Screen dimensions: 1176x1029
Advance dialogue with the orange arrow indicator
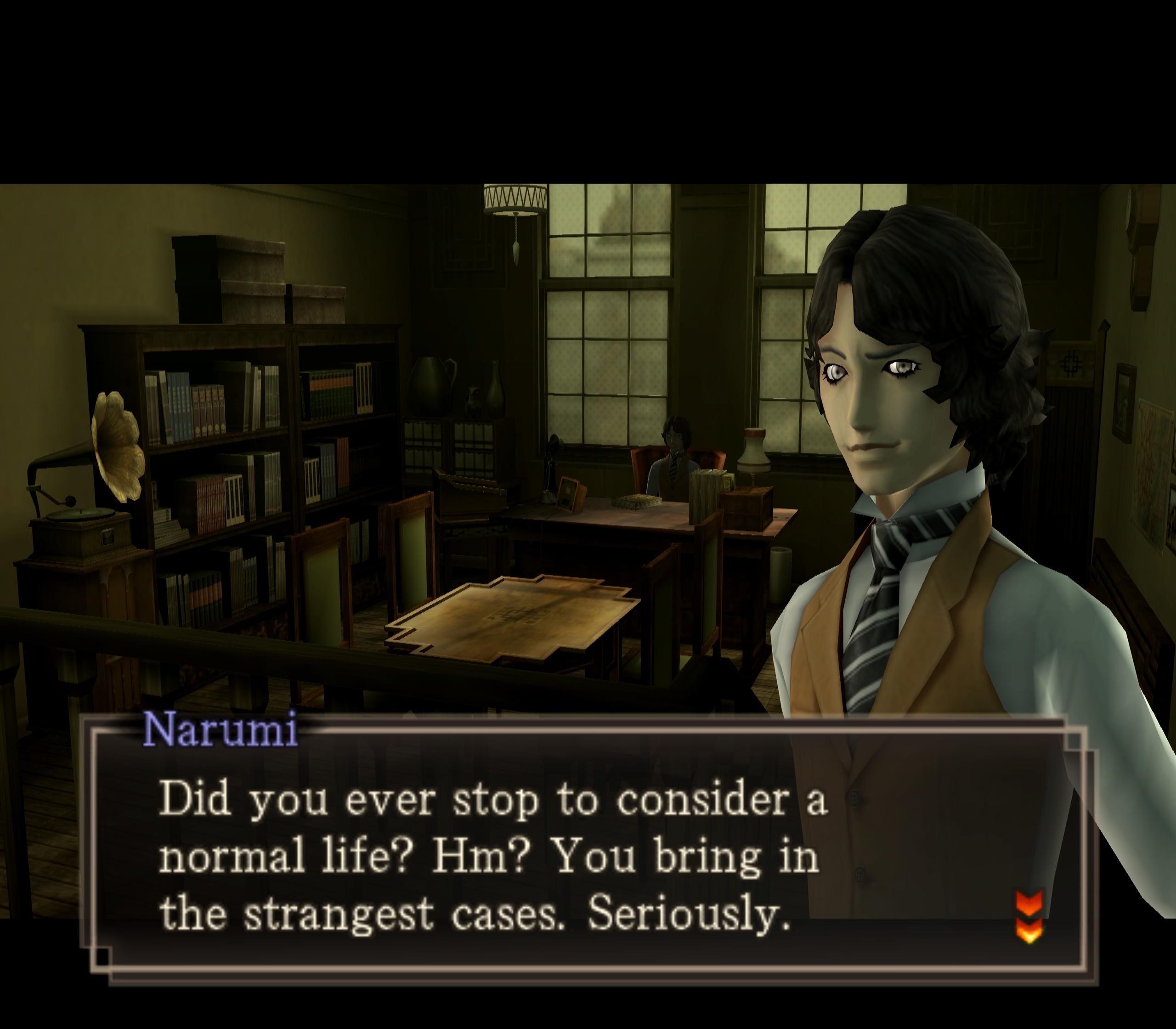(1029, 916)
